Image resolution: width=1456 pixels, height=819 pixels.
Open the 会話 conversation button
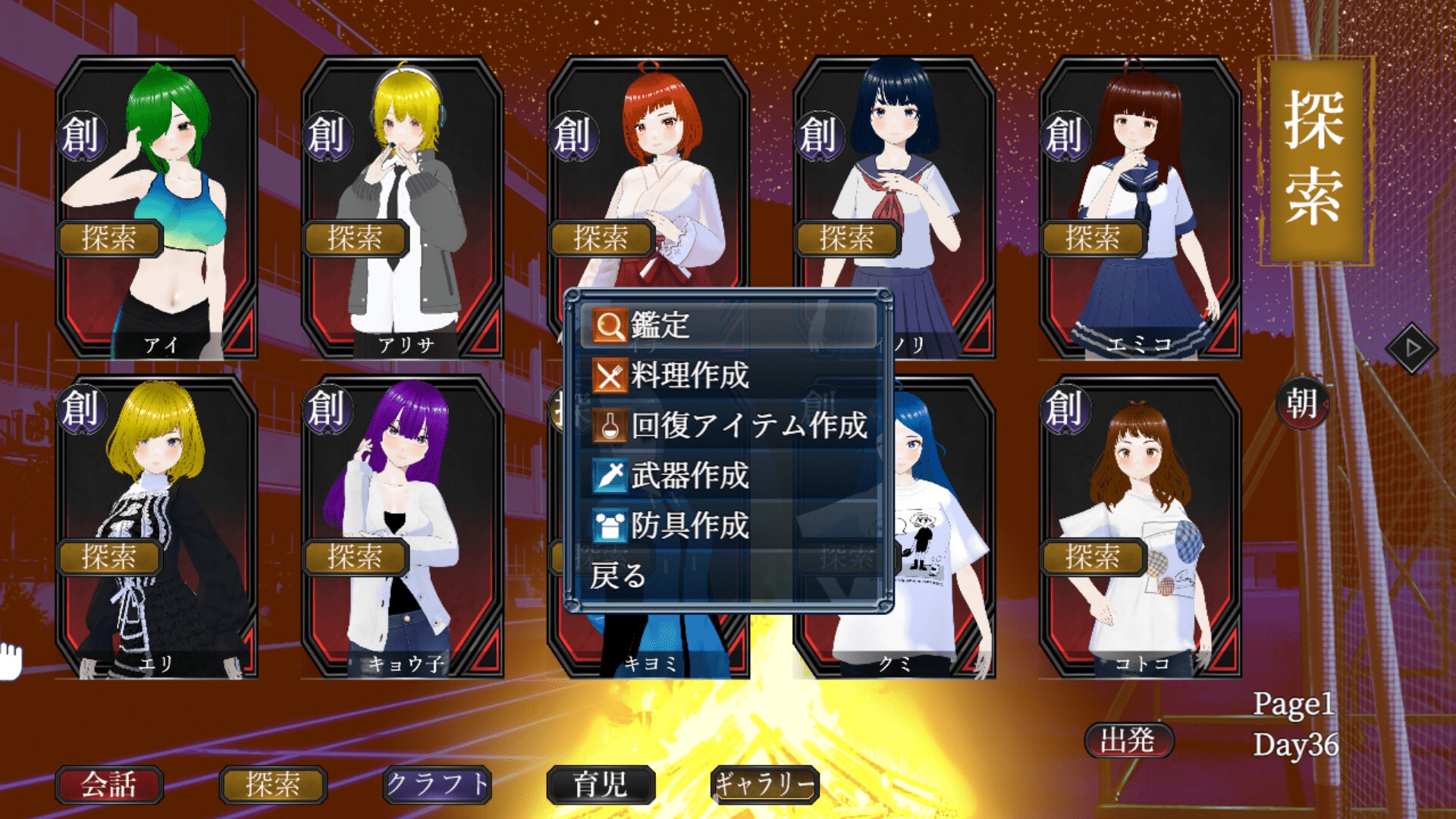(x=109, y=784)
